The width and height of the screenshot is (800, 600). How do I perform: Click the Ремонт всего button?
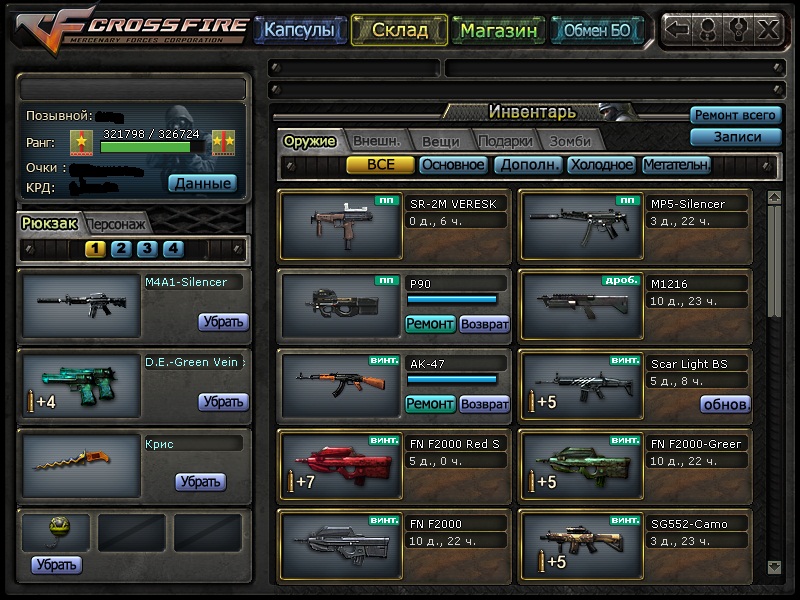[x=735, y=115]
